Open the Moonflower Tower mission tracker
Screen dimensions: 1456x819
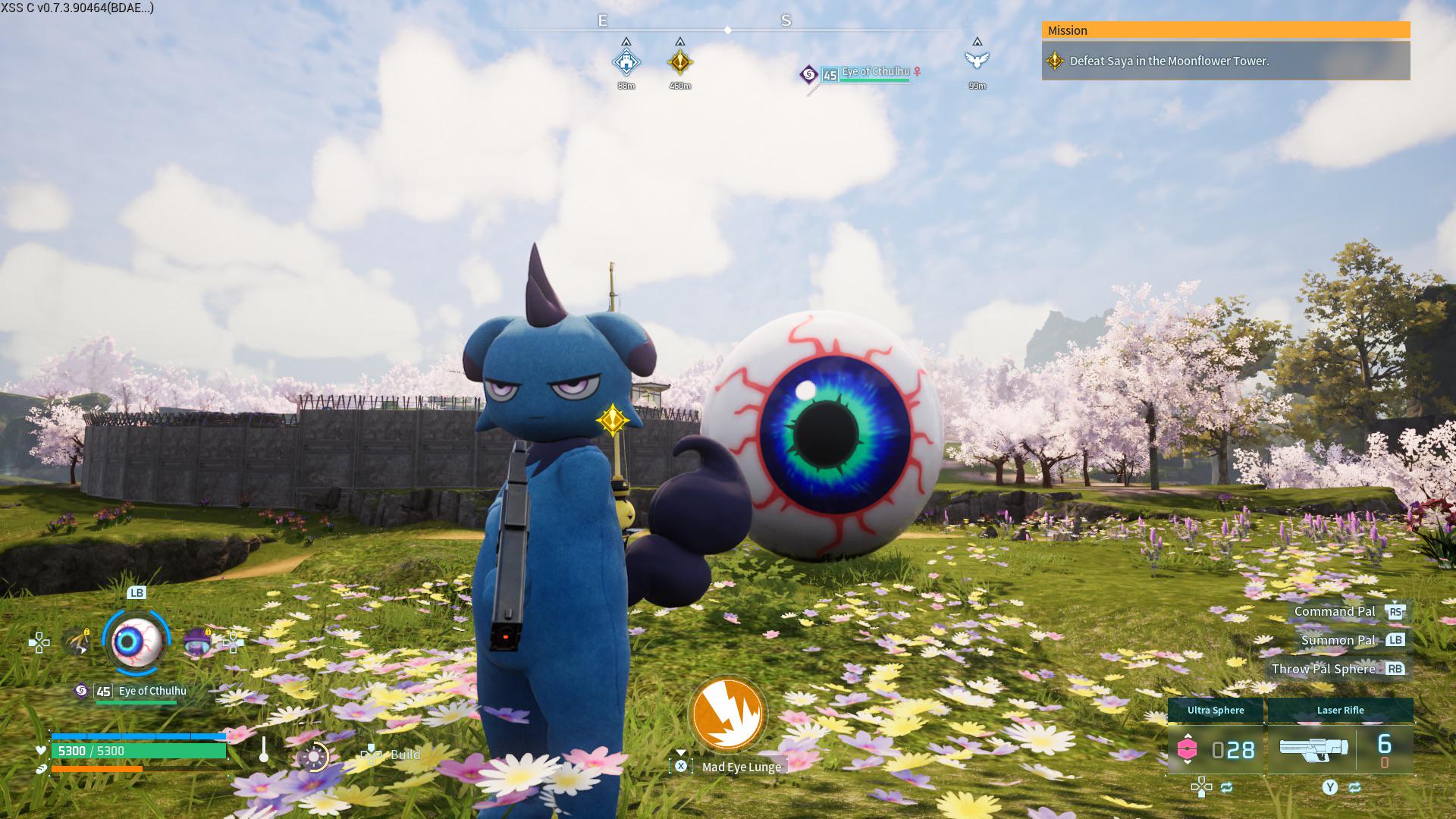click(1225, 61)
